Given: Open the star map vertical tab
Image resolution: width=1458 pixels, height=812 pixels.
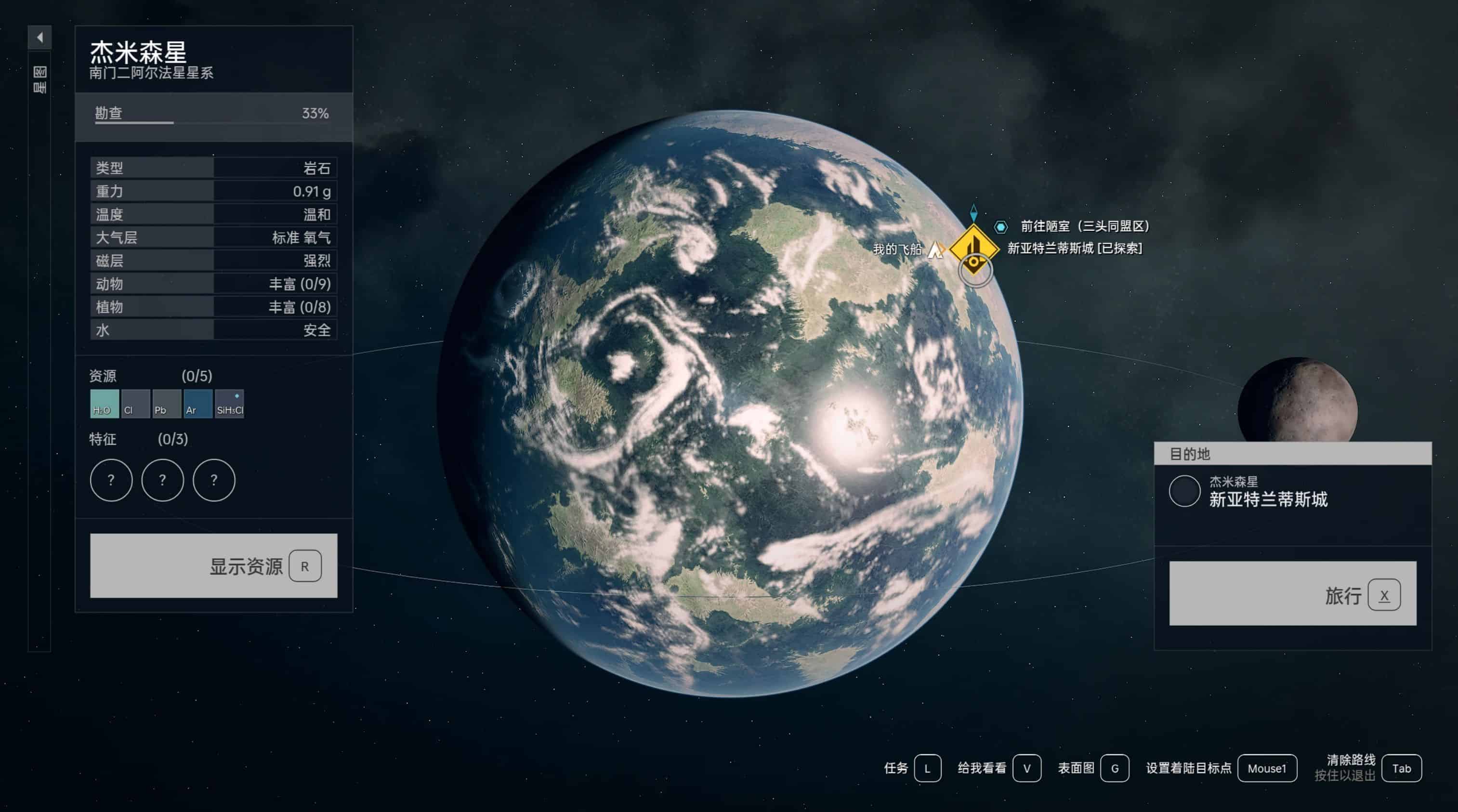Looking at the screenshot, I should (39, 80).
